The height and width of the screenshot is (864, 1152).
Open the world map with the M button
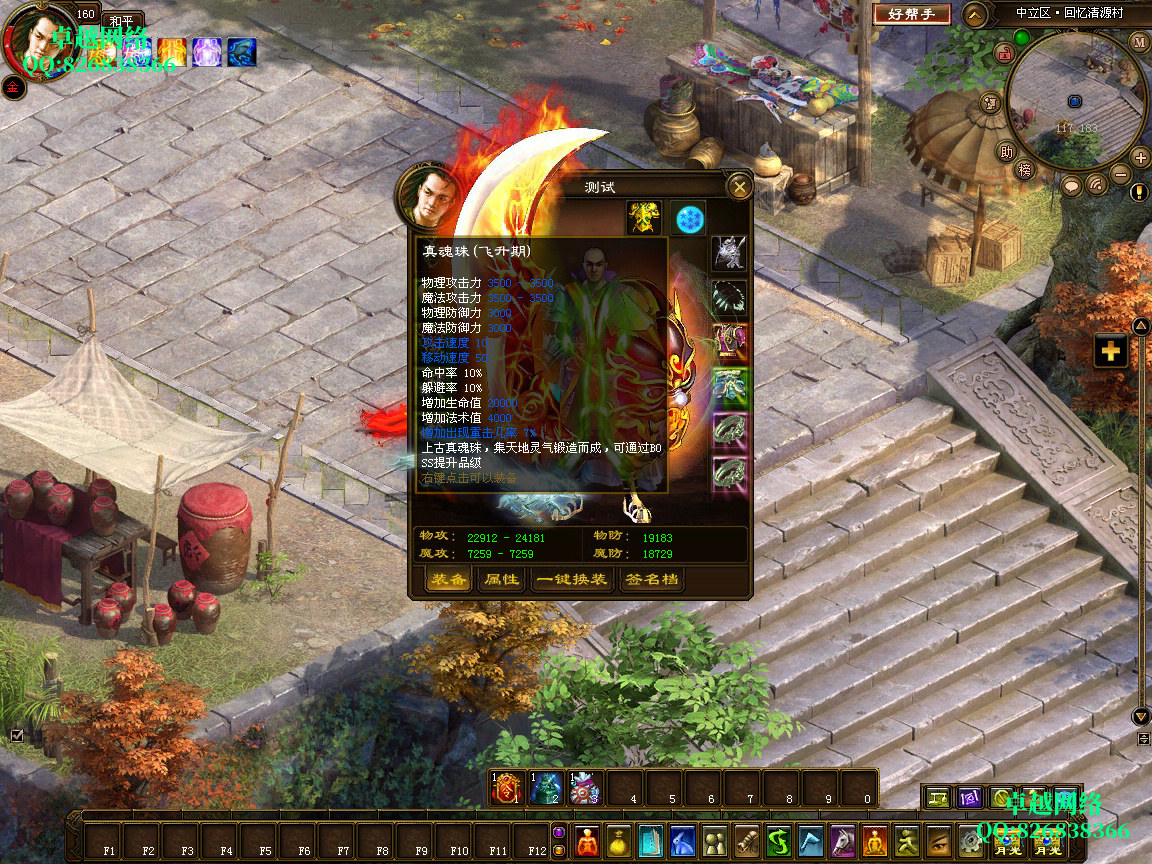[x=1140, y=42]
